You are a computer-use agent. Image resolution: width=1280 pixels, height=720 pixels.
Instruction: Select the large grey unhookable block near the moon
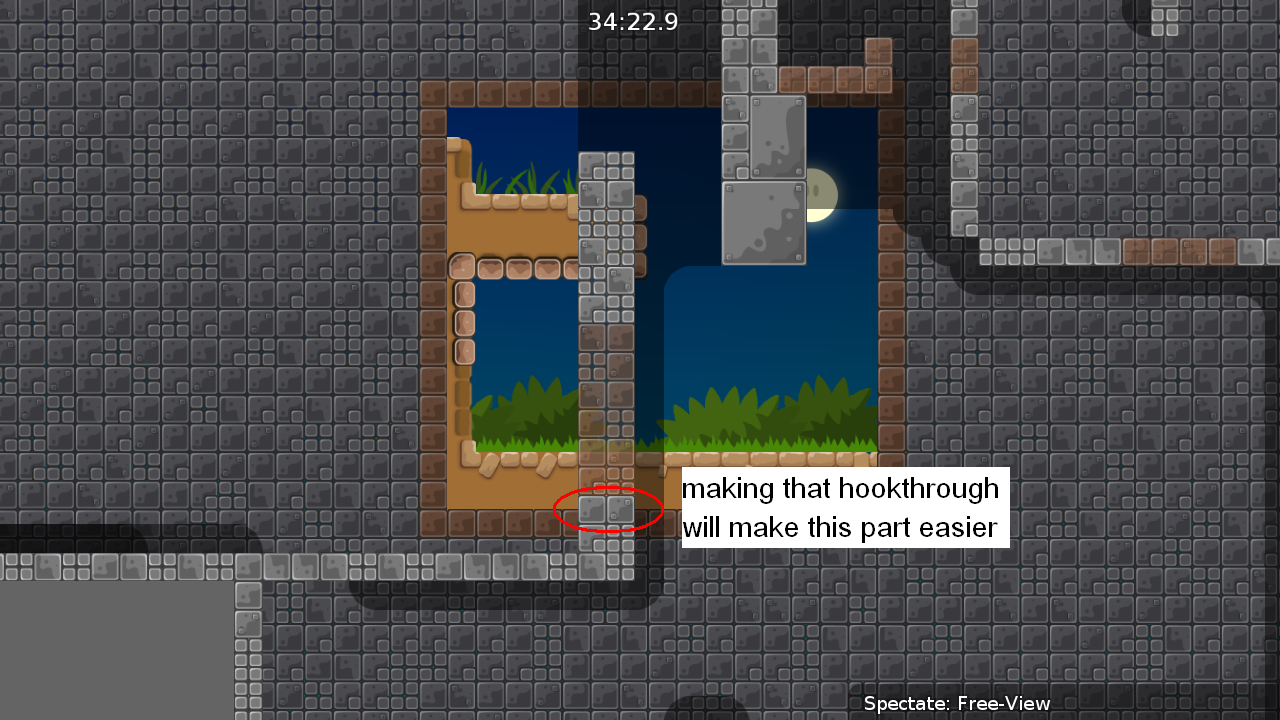pos(763,215)
